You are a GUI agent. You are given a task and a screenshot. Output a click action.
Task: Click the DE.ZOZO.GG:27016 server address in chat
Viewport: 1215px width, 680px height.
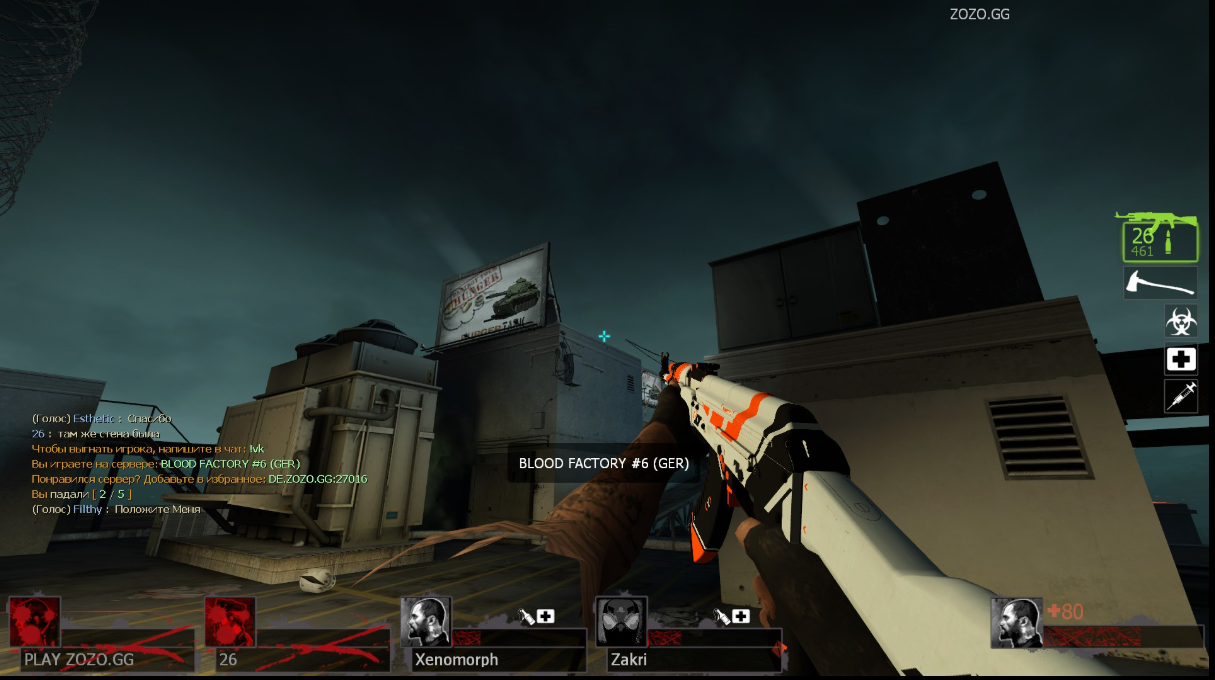(x=317, y=479)
